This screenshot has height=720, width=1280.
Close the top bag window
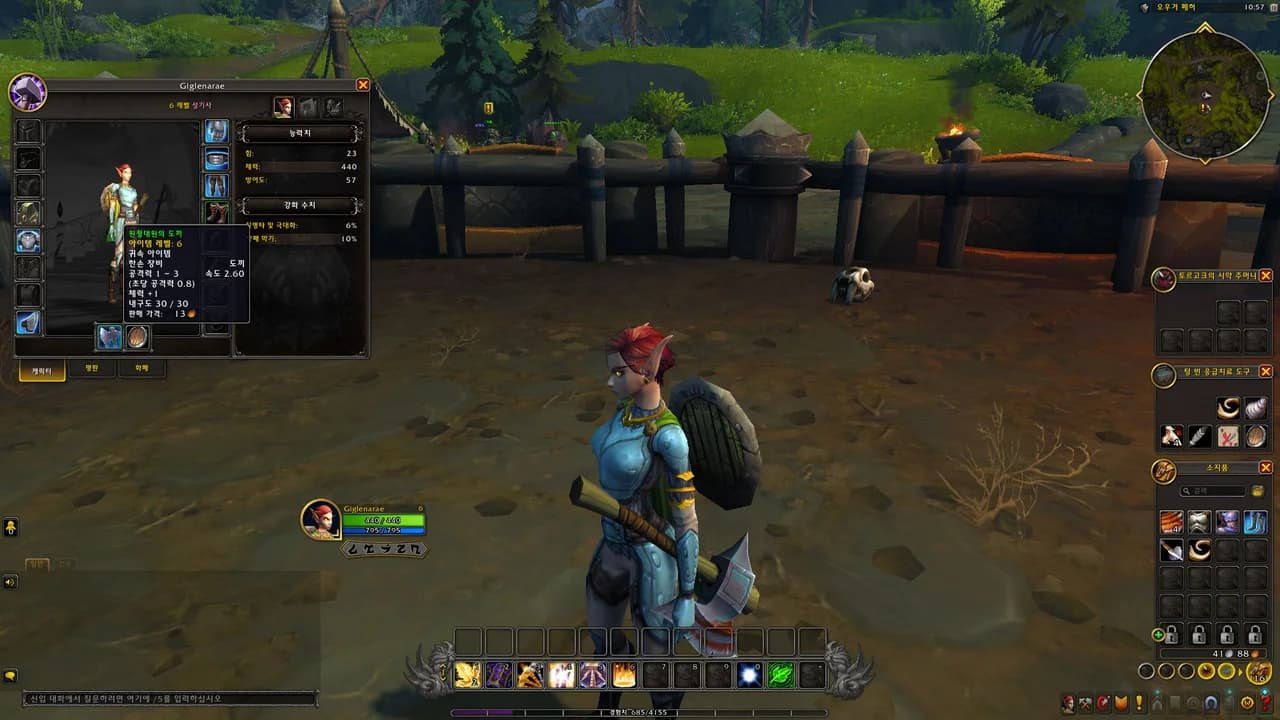[x=1265, y=275]
